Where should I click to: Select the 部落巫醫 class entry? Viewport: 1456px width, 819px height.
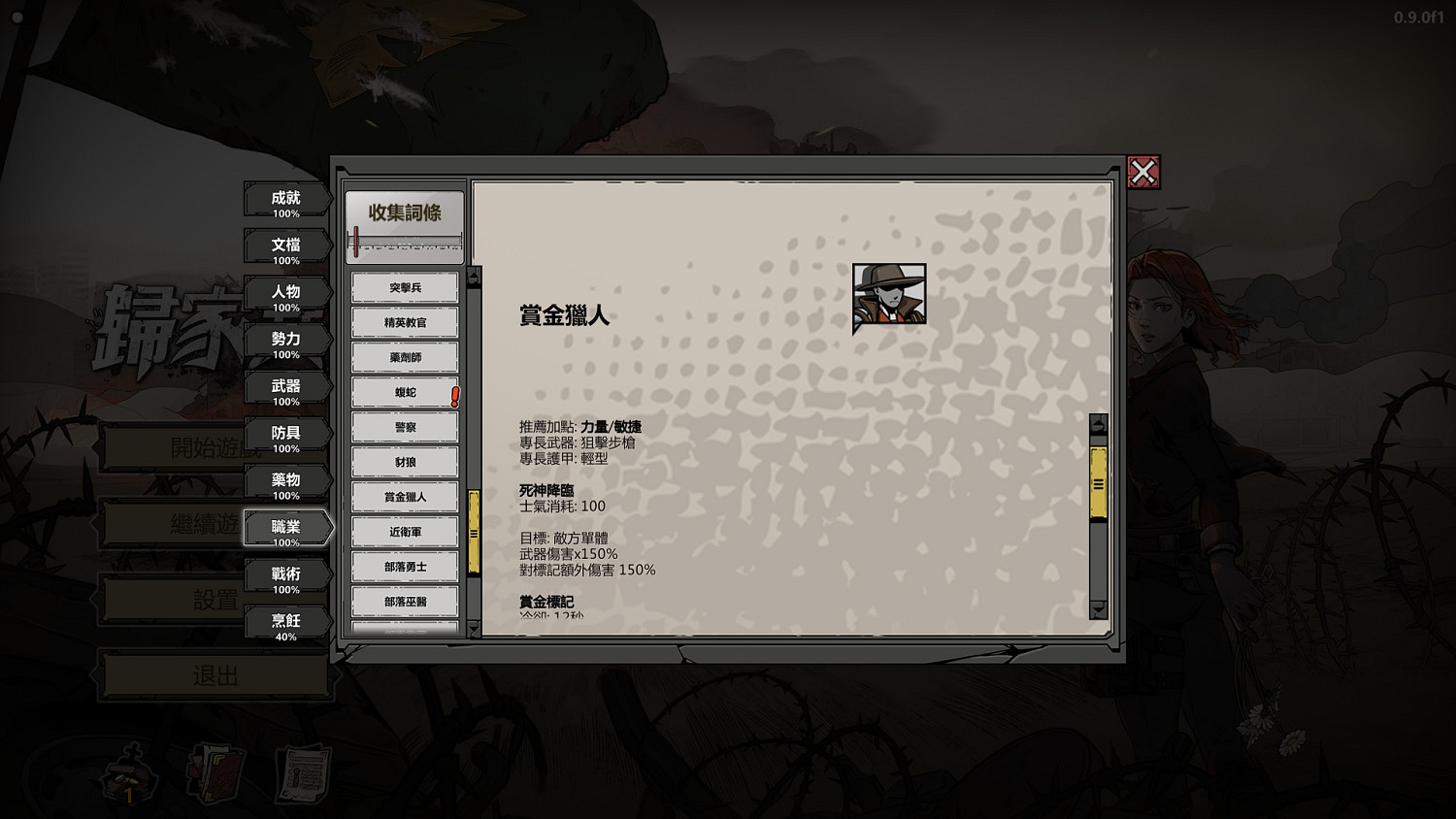[405, 602]
